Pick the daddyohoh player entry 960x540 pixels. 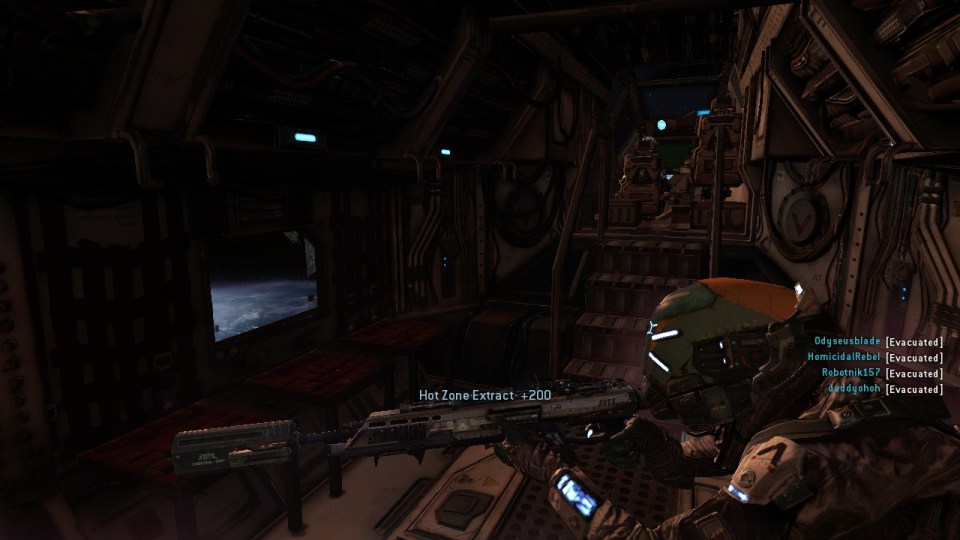854,389
